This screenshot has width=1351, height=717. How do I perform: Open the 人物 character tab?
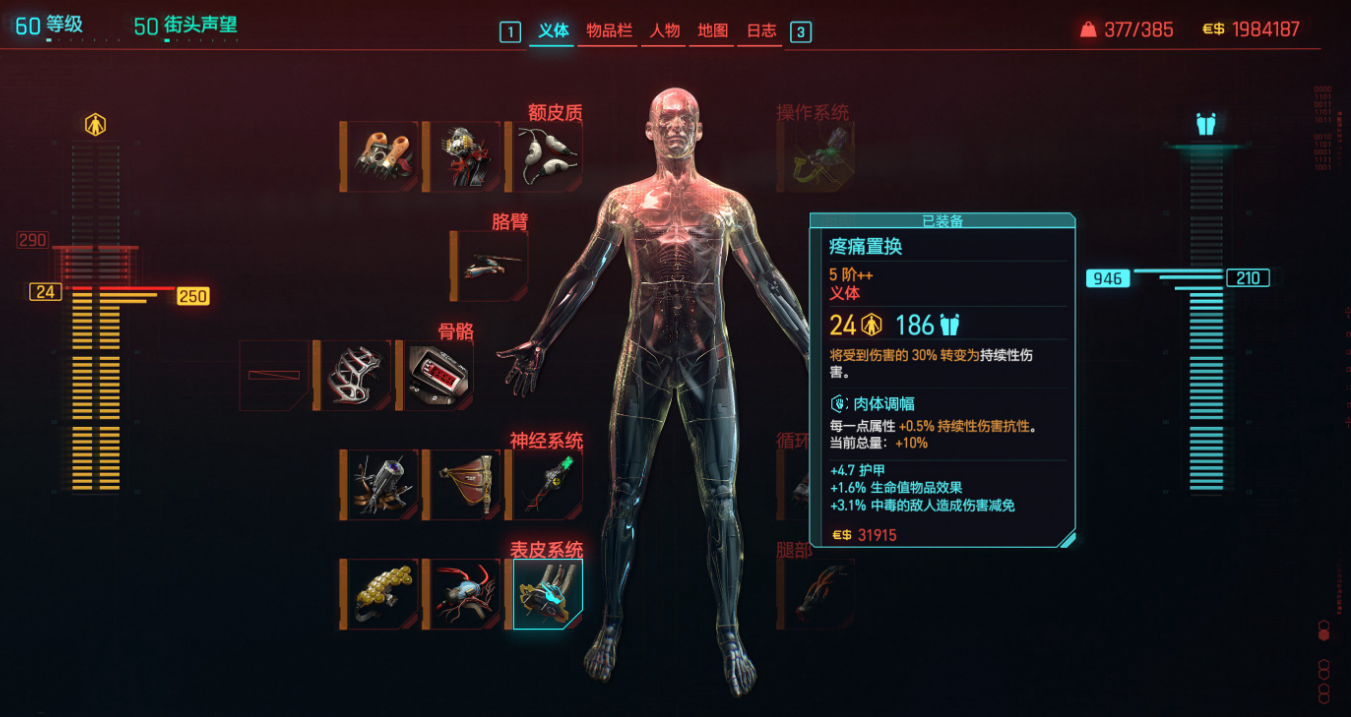click(665, 31)
